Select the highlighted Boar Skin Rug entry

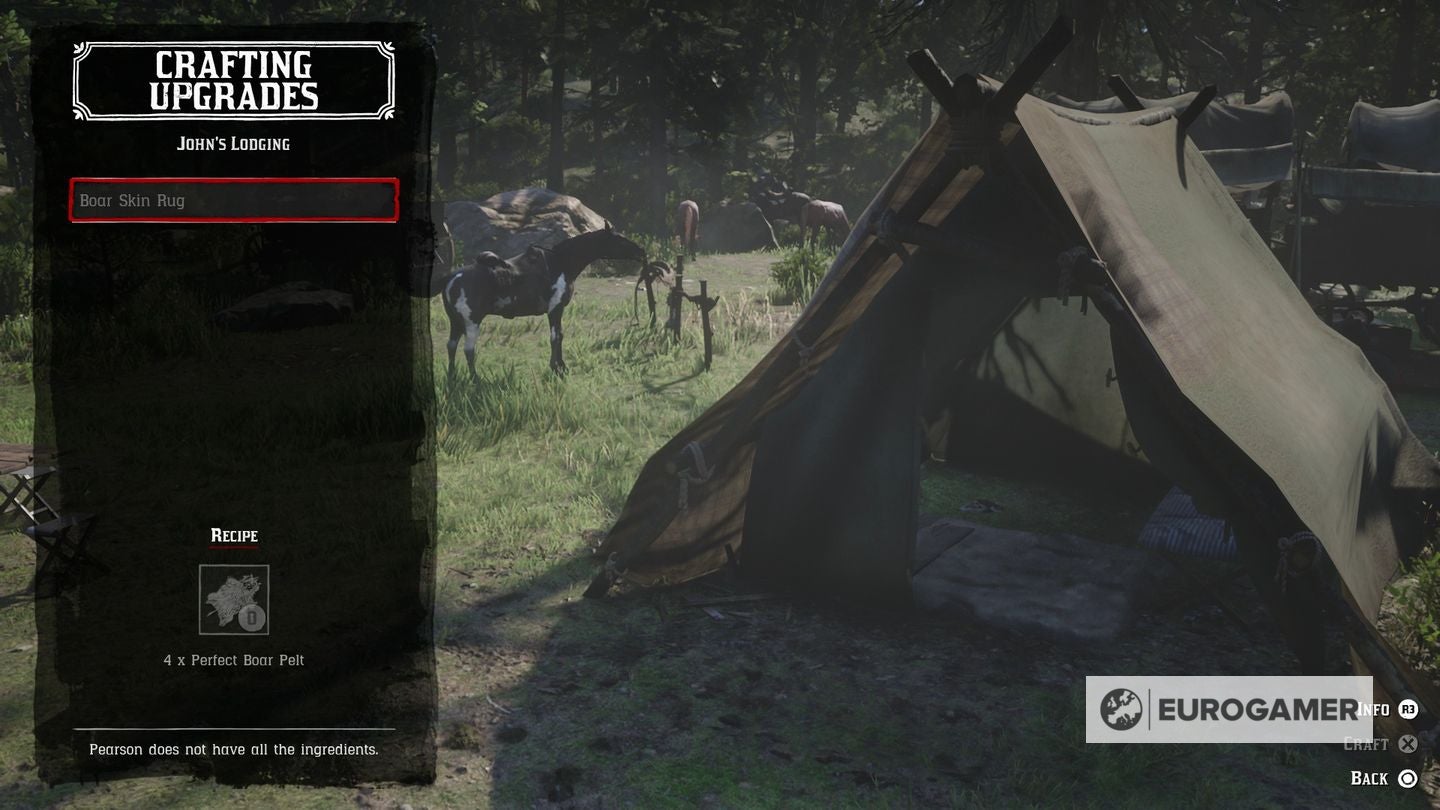click(x=233, y=200)
